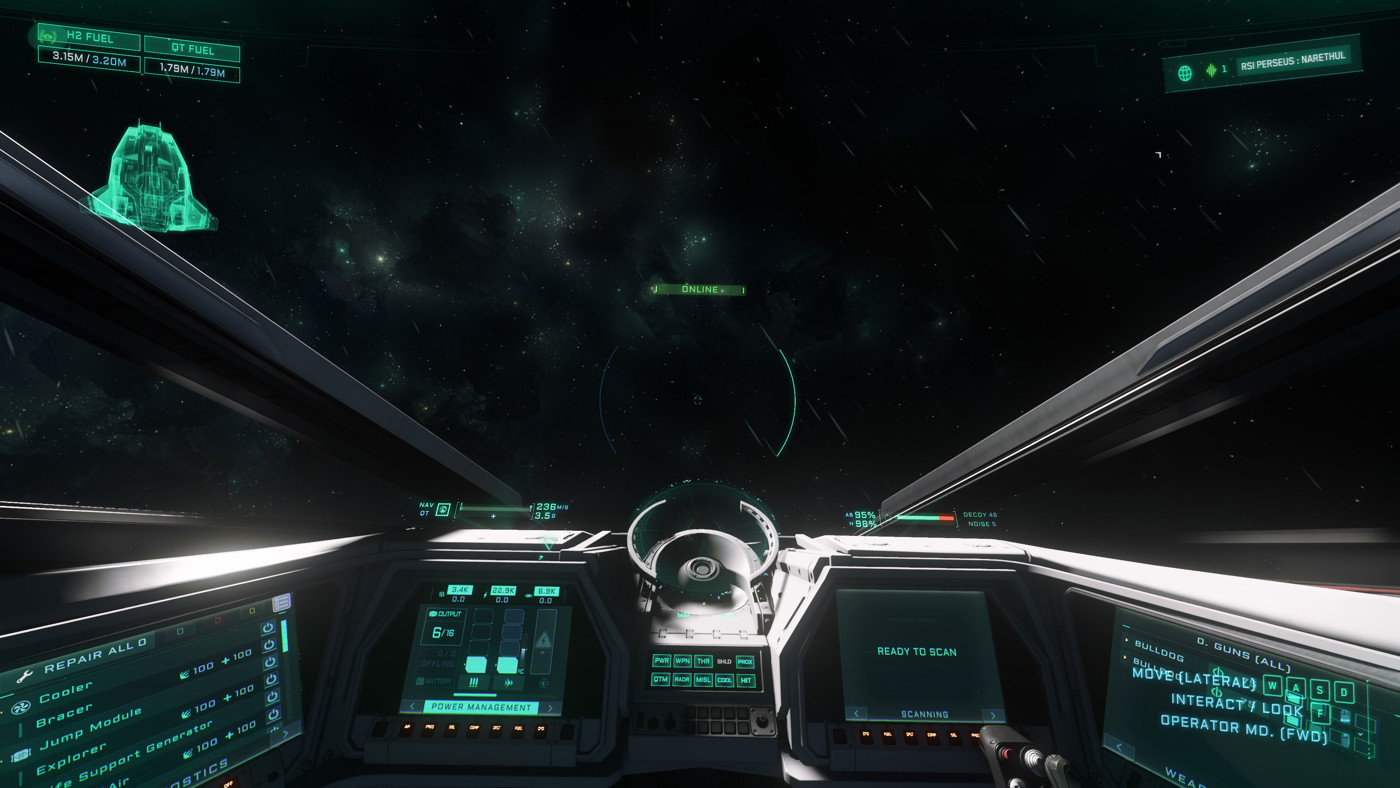Select the RADR radar mode button

[x=683, y=679]
